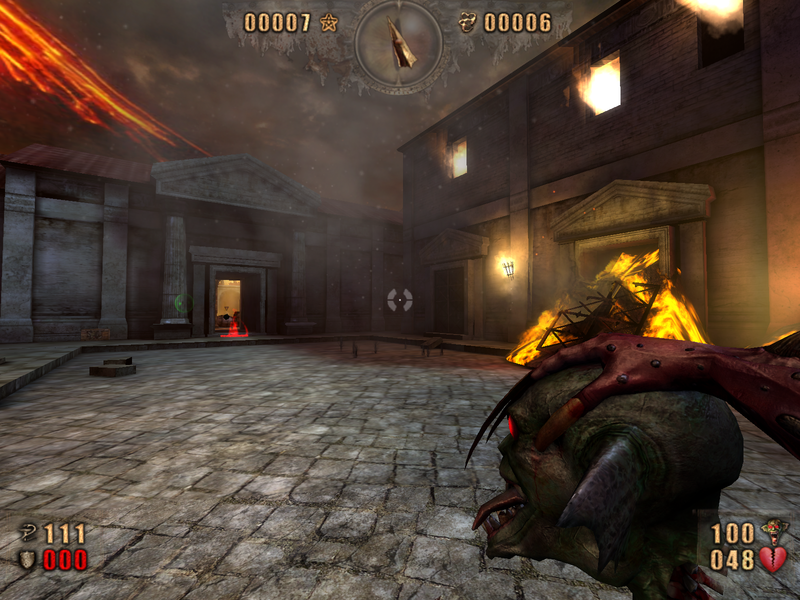Select the star icon beside counter 00007
Screen dimensions: 800x600
tap(329, 22)
